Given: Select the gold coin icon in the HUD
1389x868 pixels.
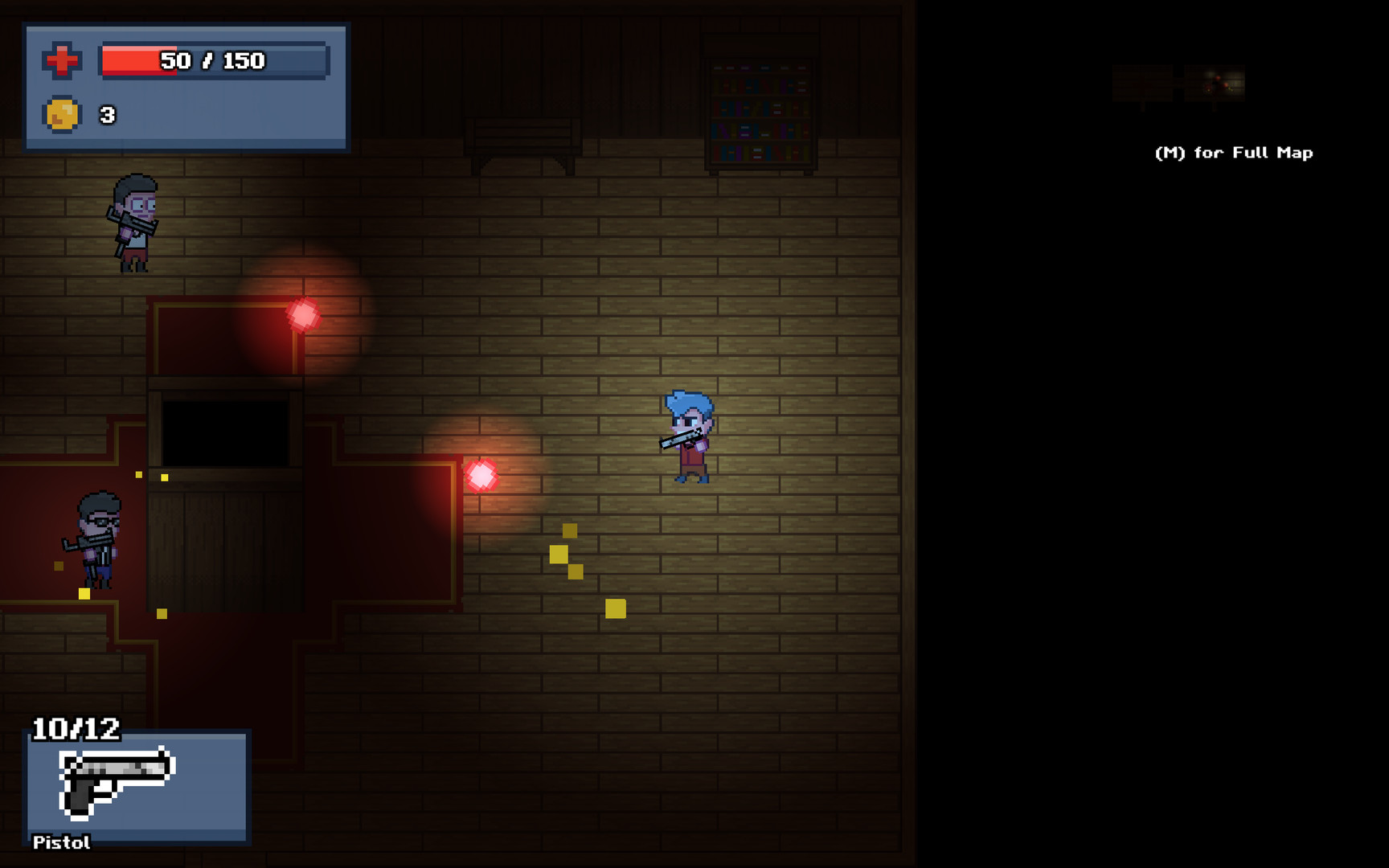Looking at the screenshot, I should pyautogui.click(x=62, y=114).
